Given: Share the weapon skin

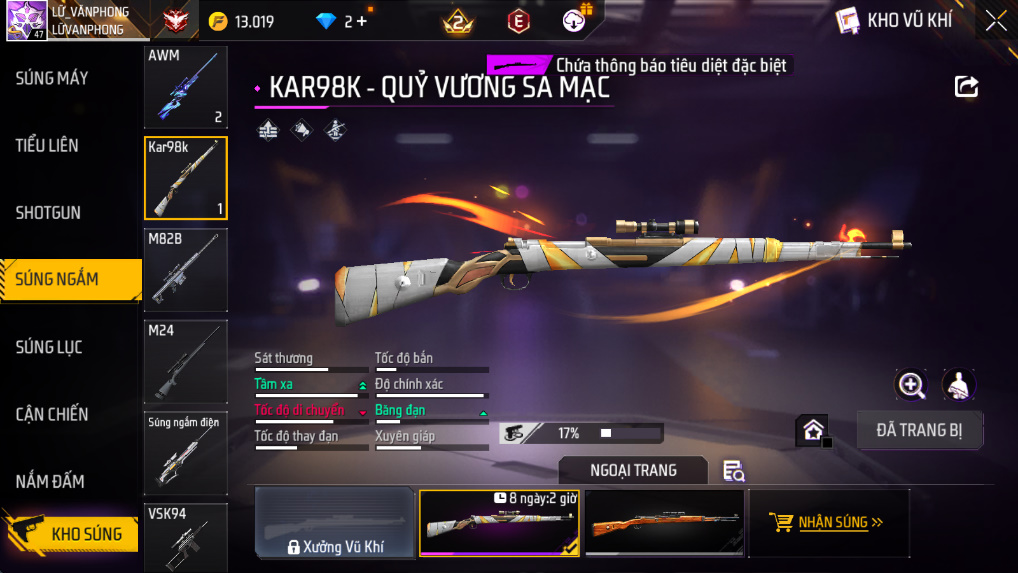Looking at the screenshot, I should (x=966, y=87).
